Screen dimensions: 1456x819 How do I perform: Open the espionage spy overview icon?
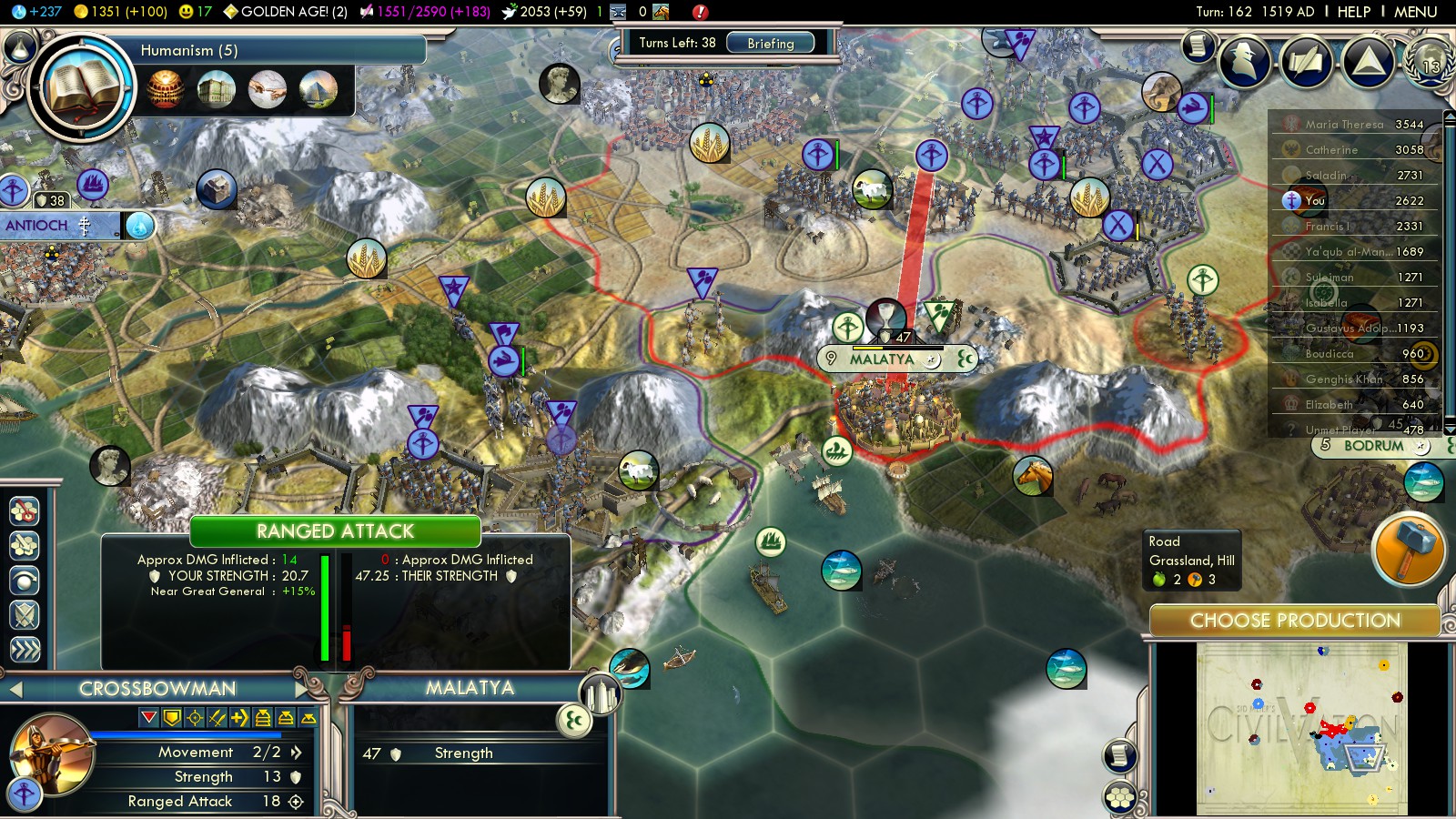[1244, 60]
